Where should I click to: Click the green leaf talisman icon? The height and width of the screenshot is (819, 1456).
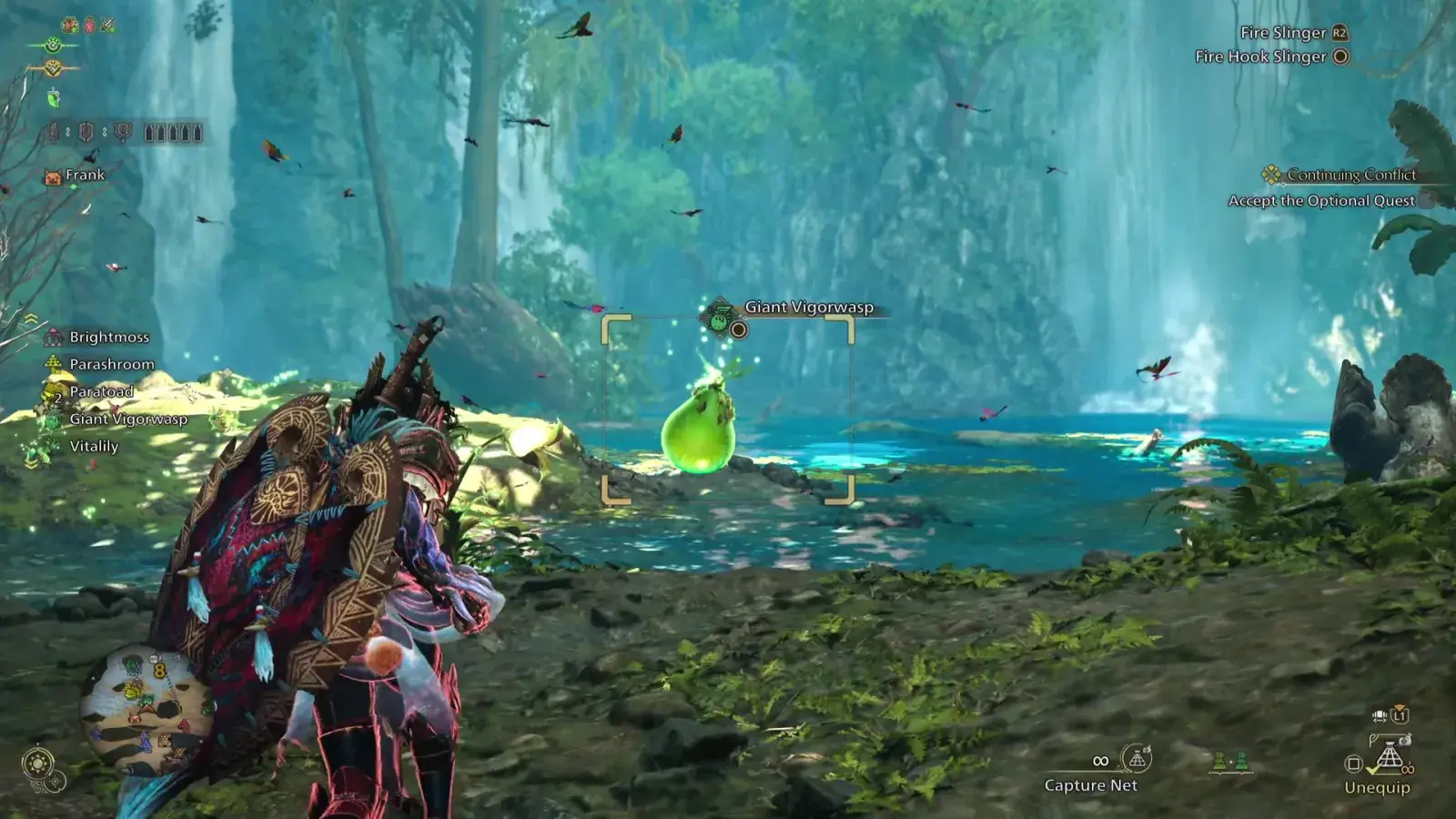(53, 97)
